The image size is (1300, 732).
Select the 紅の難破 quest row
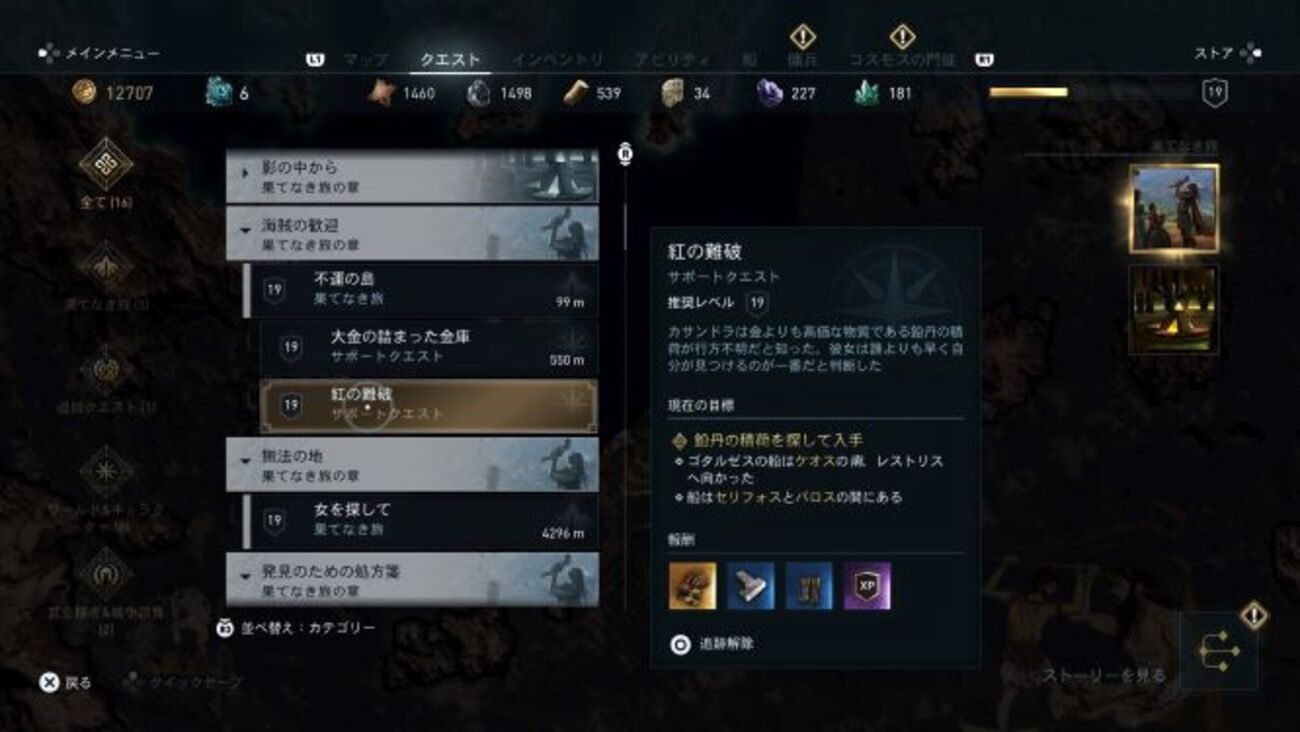click(428, 404)
